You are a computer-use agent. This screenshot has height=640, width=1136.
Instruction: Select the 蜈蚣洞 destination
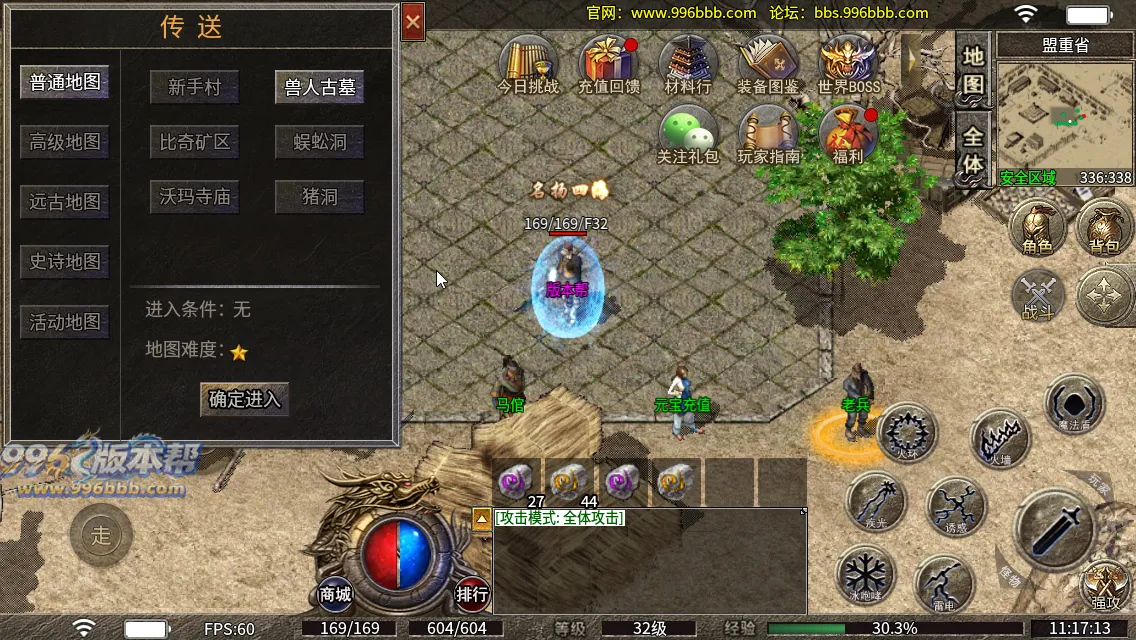[x=320, y=142]
